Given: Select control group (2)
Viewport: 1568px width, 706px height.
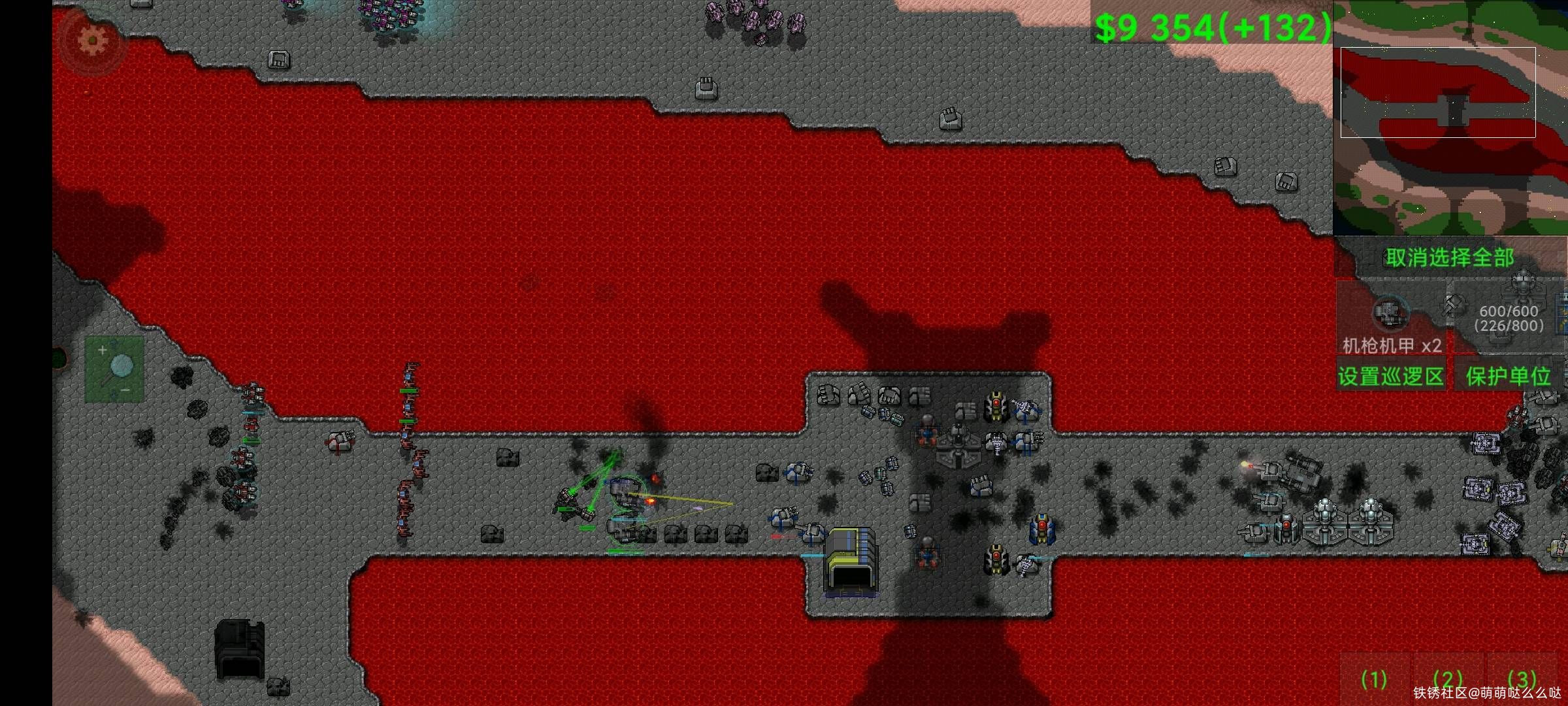Looking at the screenshot, I should [1448, 680].
